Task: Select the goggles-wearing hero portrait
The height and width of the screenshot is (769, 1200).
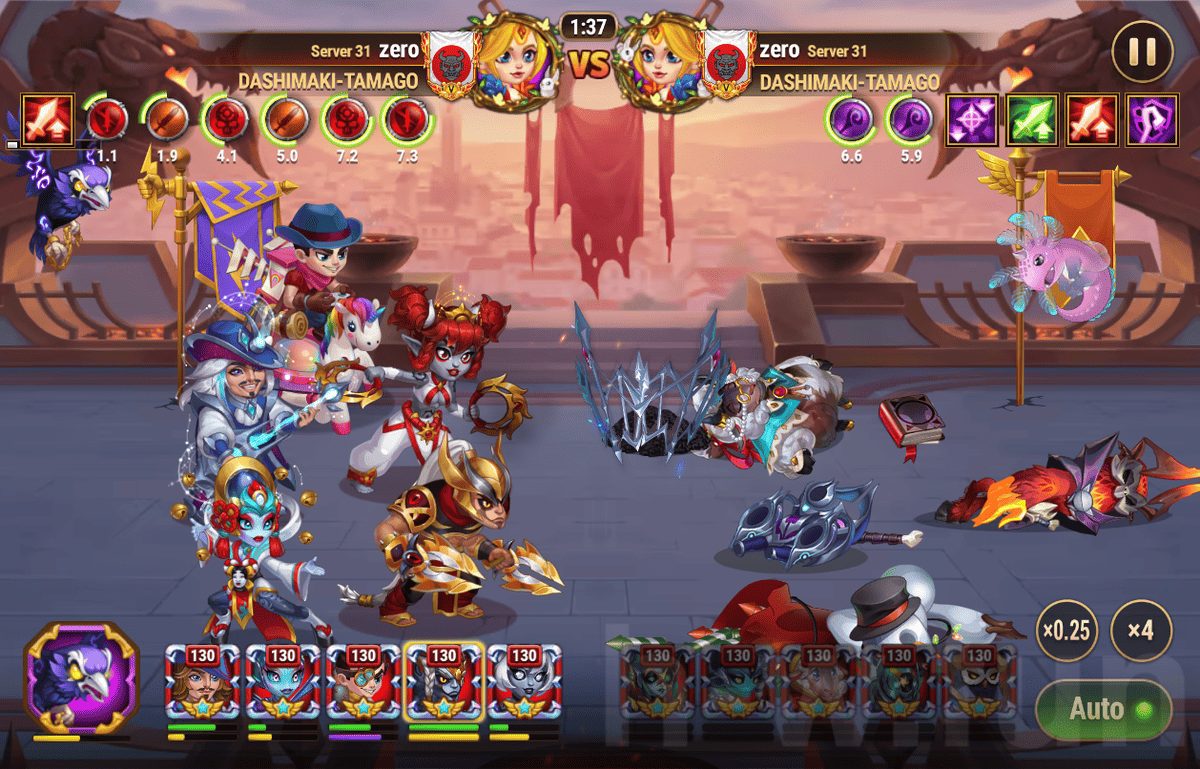Action: pos(363,683)
